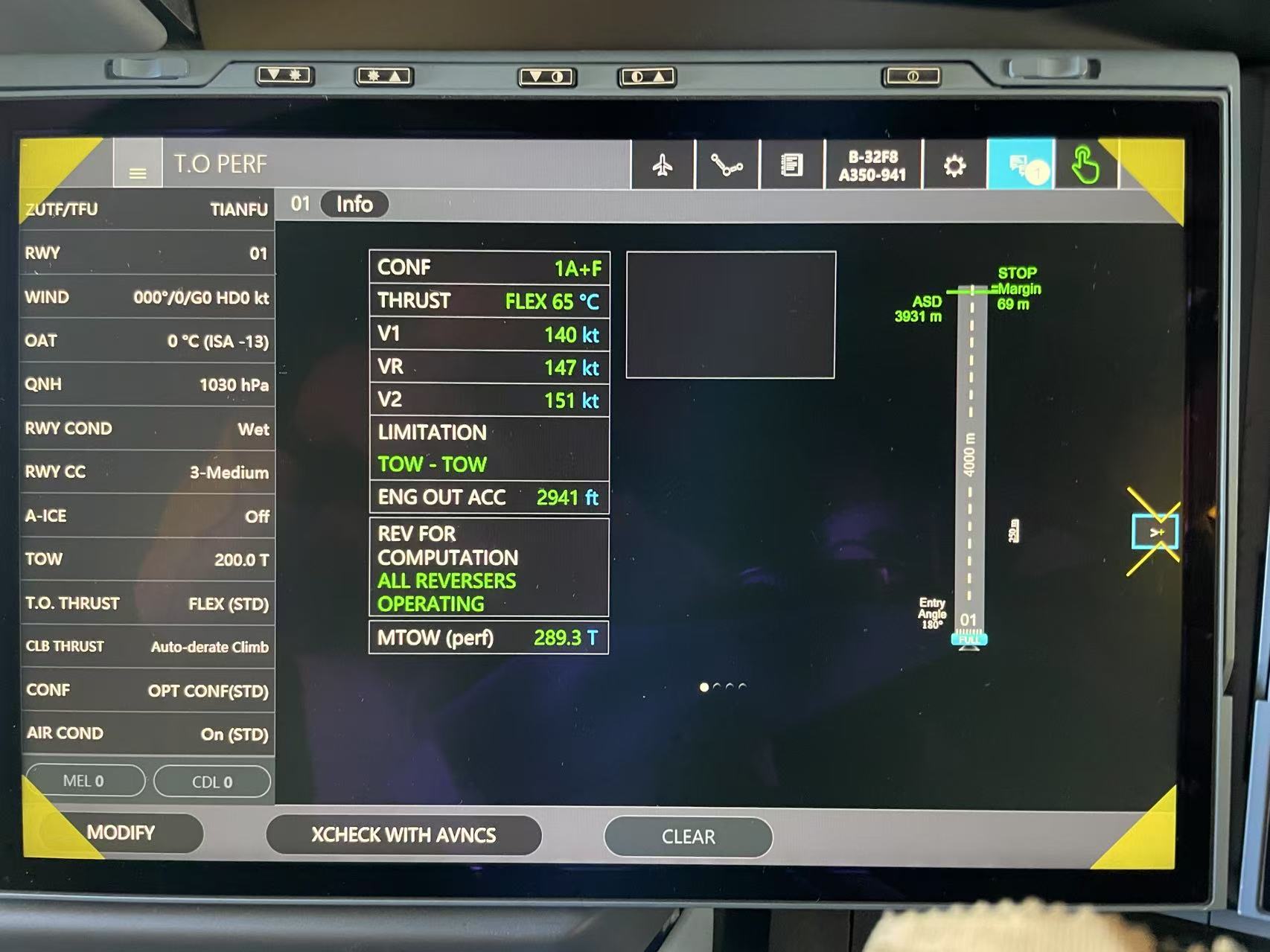Click the blue aircraft icon at right edge
Image resolution: width=1270 pixels, height=952 pixels.
click(x=1155, y=532)
